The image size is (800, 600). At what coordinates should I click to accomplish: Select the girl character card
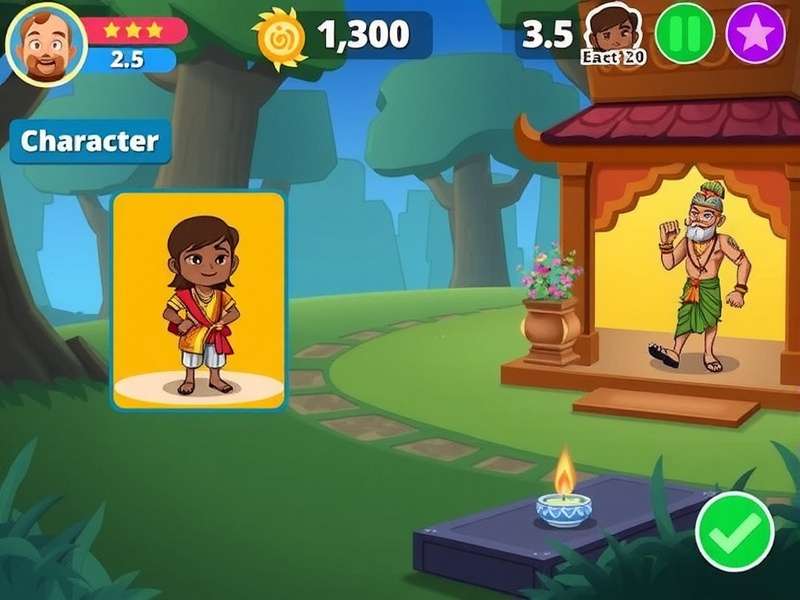pos(198,301)
